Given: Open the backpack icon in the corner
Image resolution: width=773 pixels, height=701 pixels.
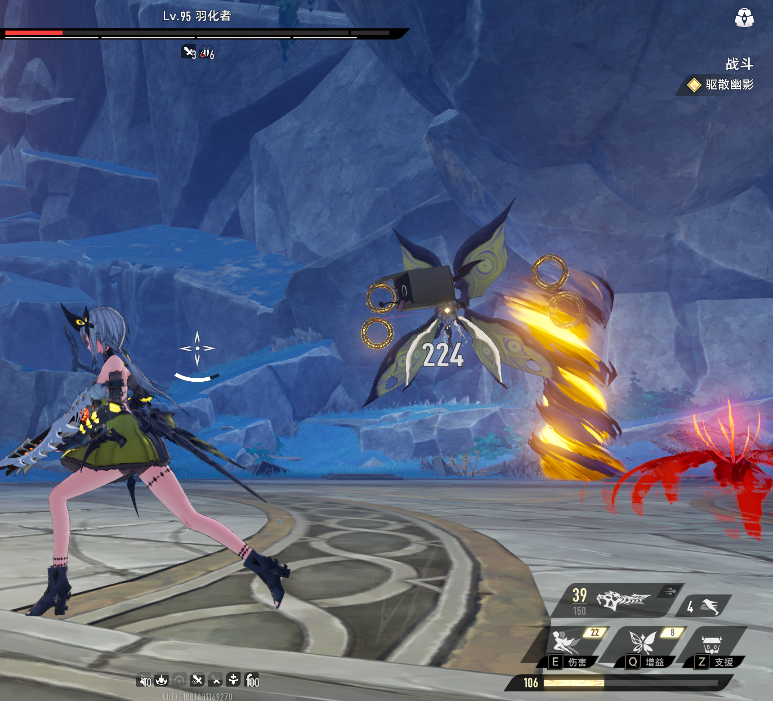Looking at the screenshot, I should tap(744, 18).
